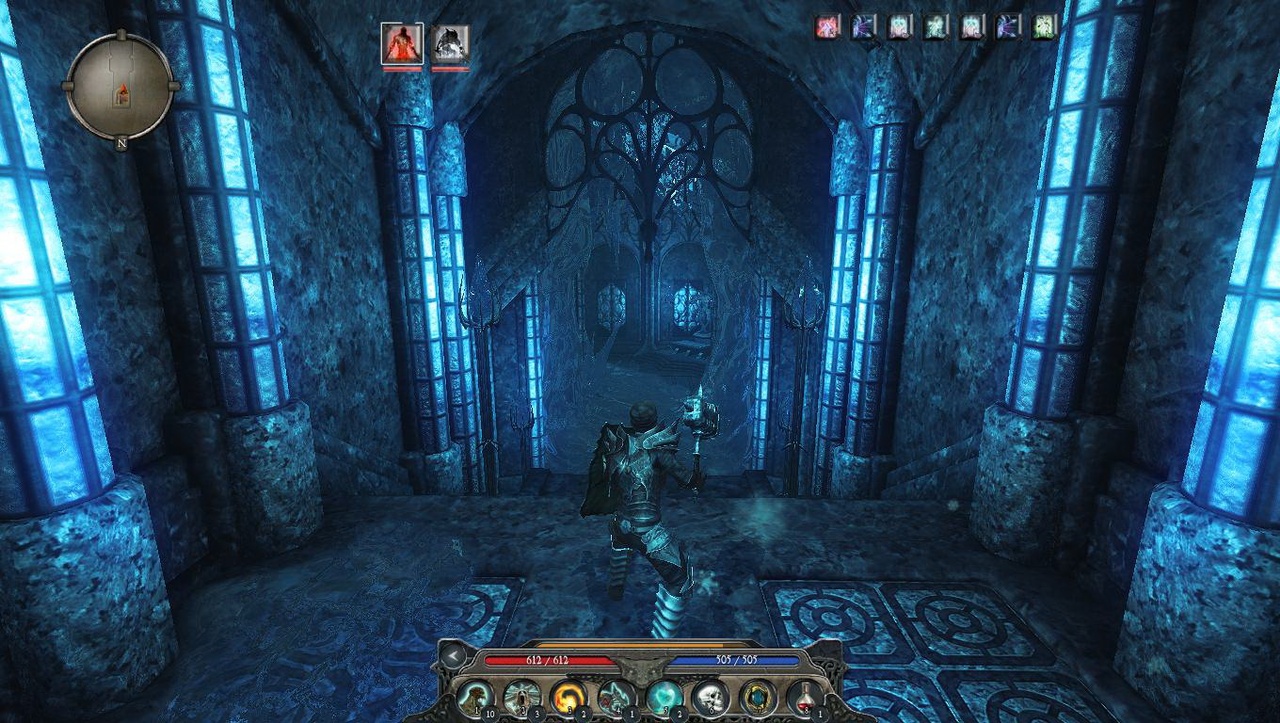Cast the glowing heart healing spell in slot 5
This screenshot has width=1280, height=723.
[x=663, y=696]
